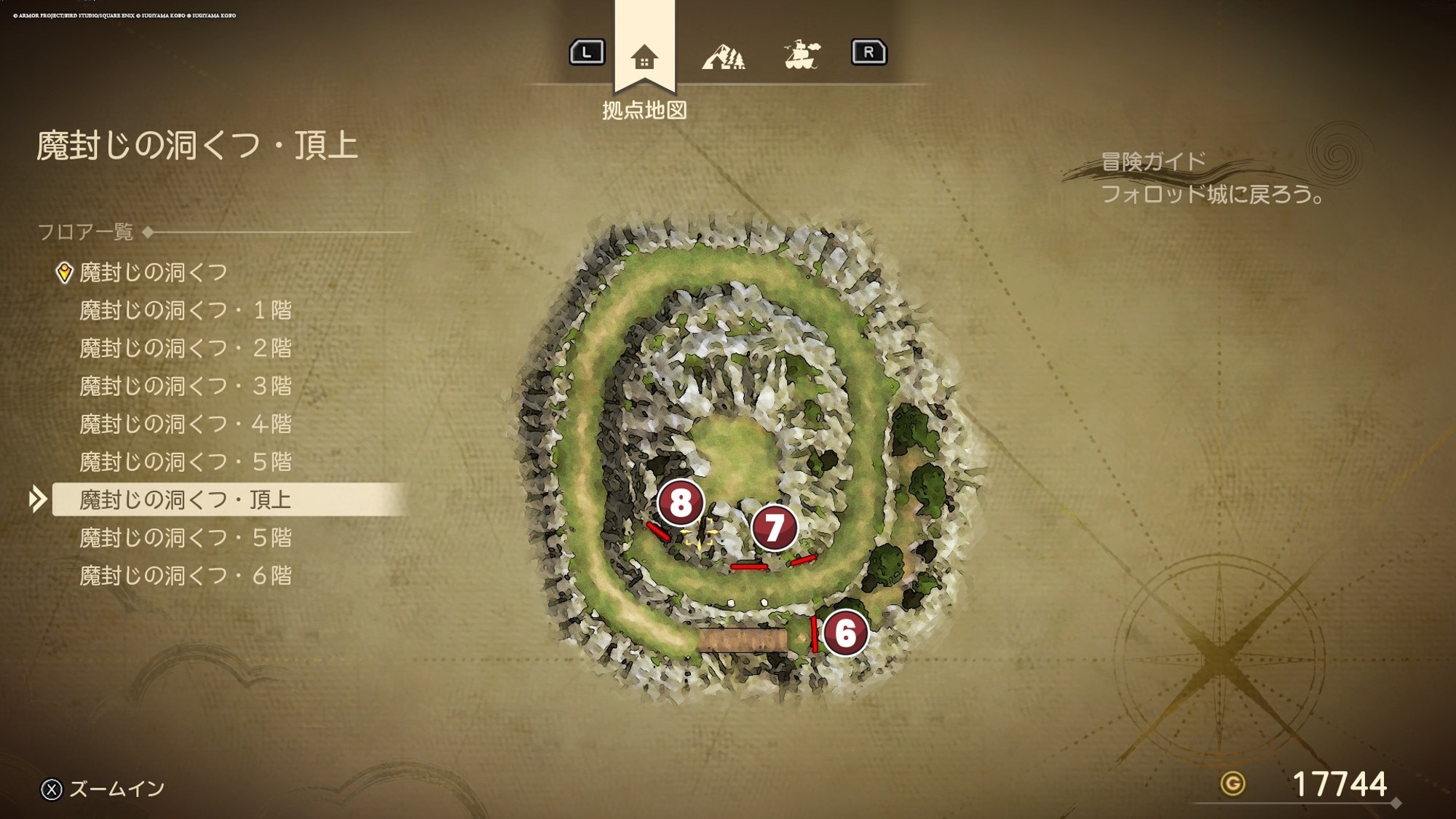View floor 魔封じの洞くつ・4階

[185, 424]
